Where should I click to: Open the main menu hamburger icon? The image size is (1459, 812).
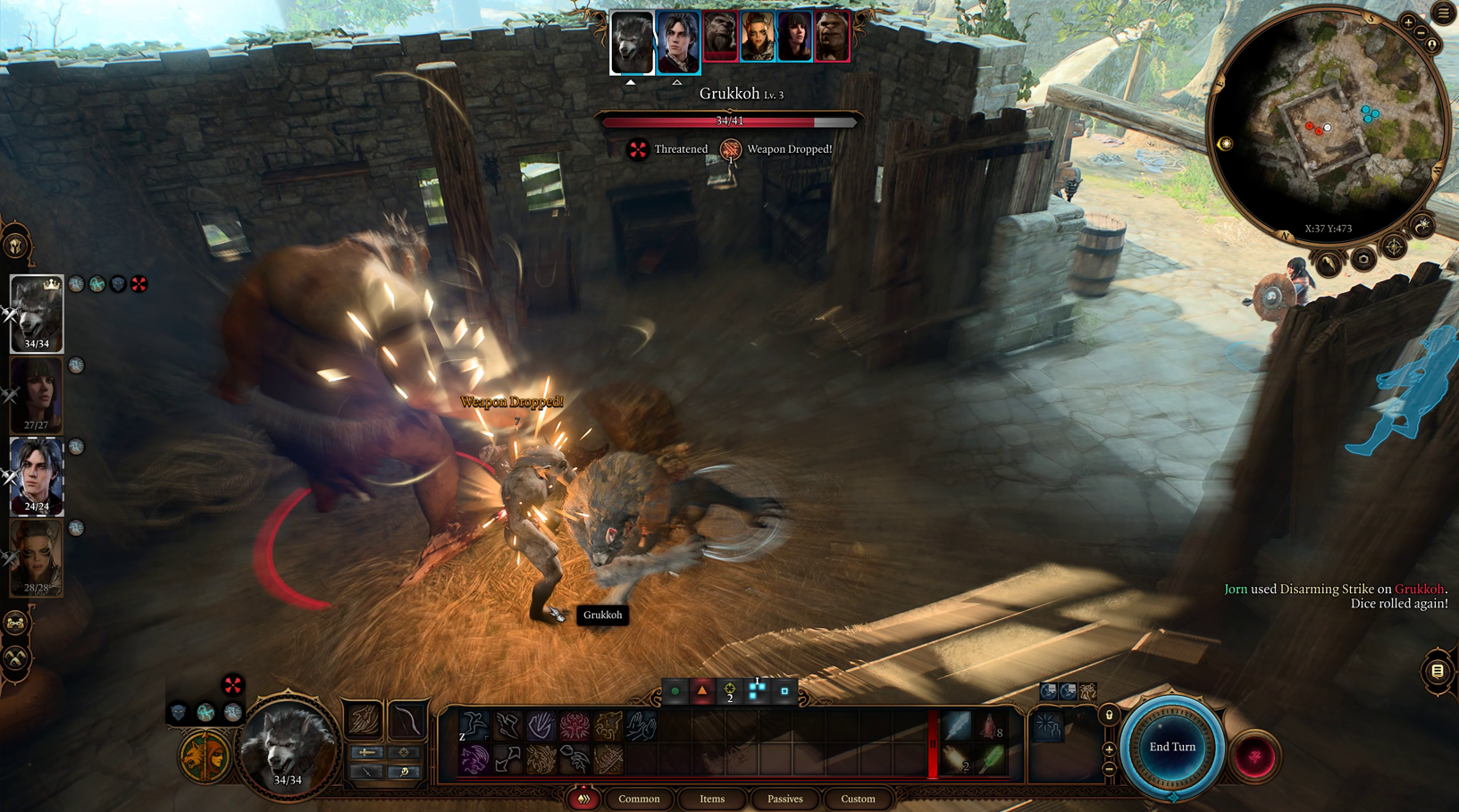1444,13
